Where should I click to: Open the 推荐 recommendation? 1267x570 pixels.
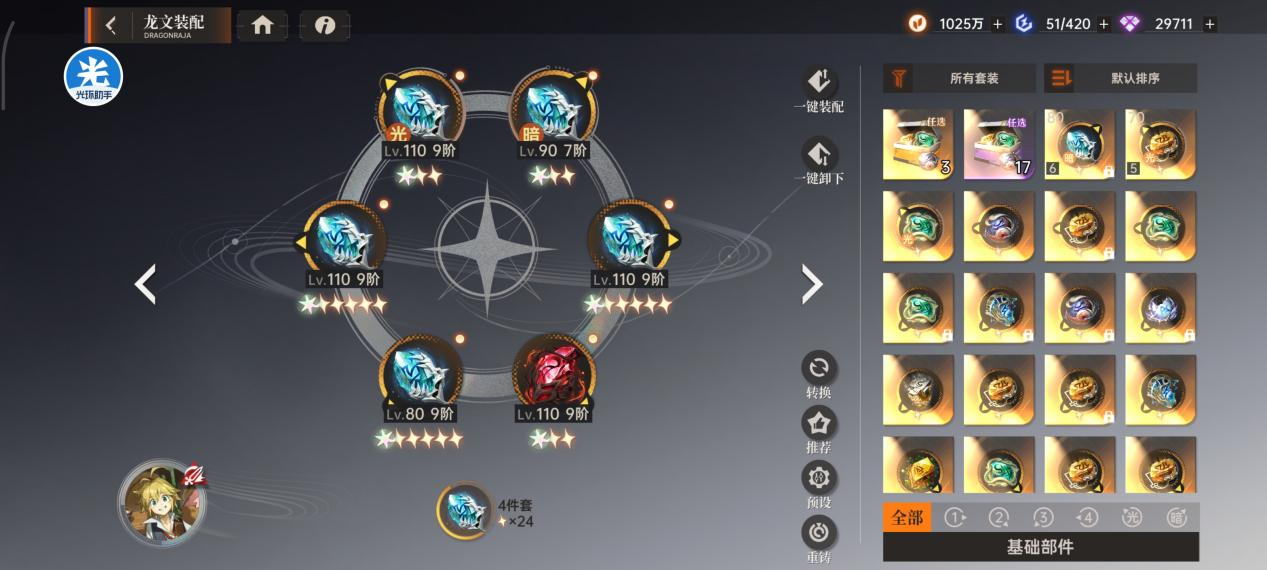[819, 429]
